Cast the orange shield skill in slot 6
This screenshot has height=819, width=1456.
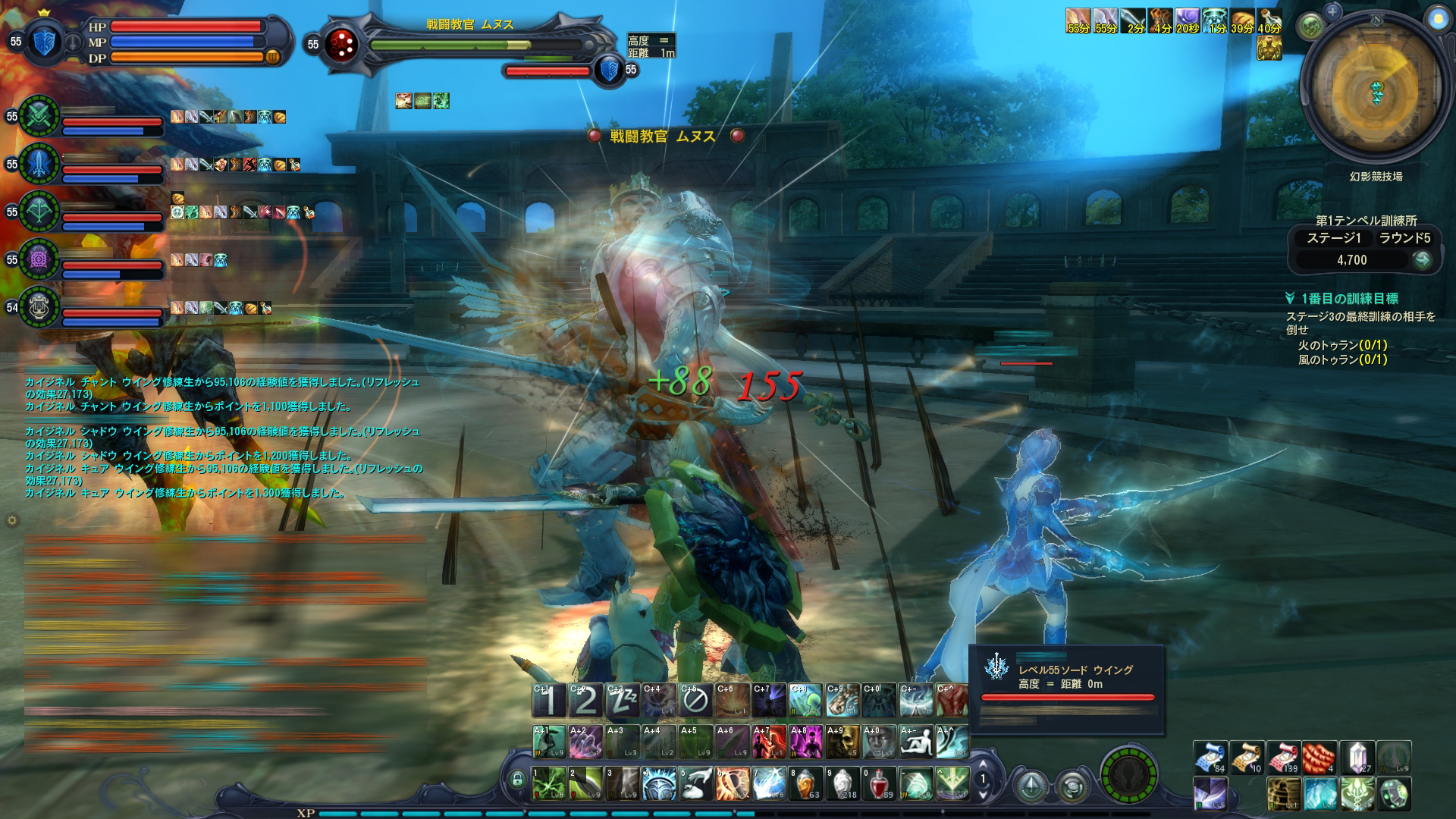[x=732, y=783]
